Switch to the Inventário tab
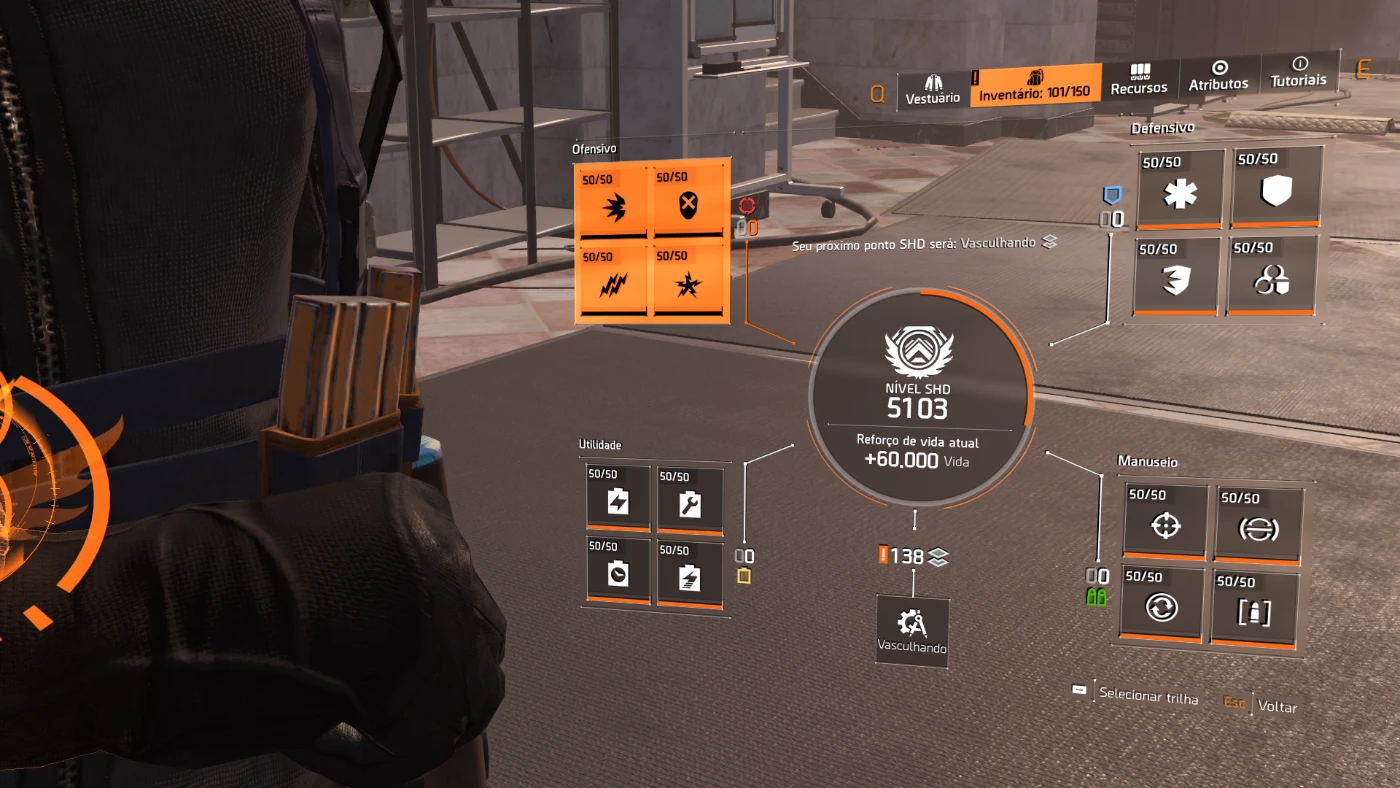Viewport: 1400px width, 788px height. click(1035, 84)
